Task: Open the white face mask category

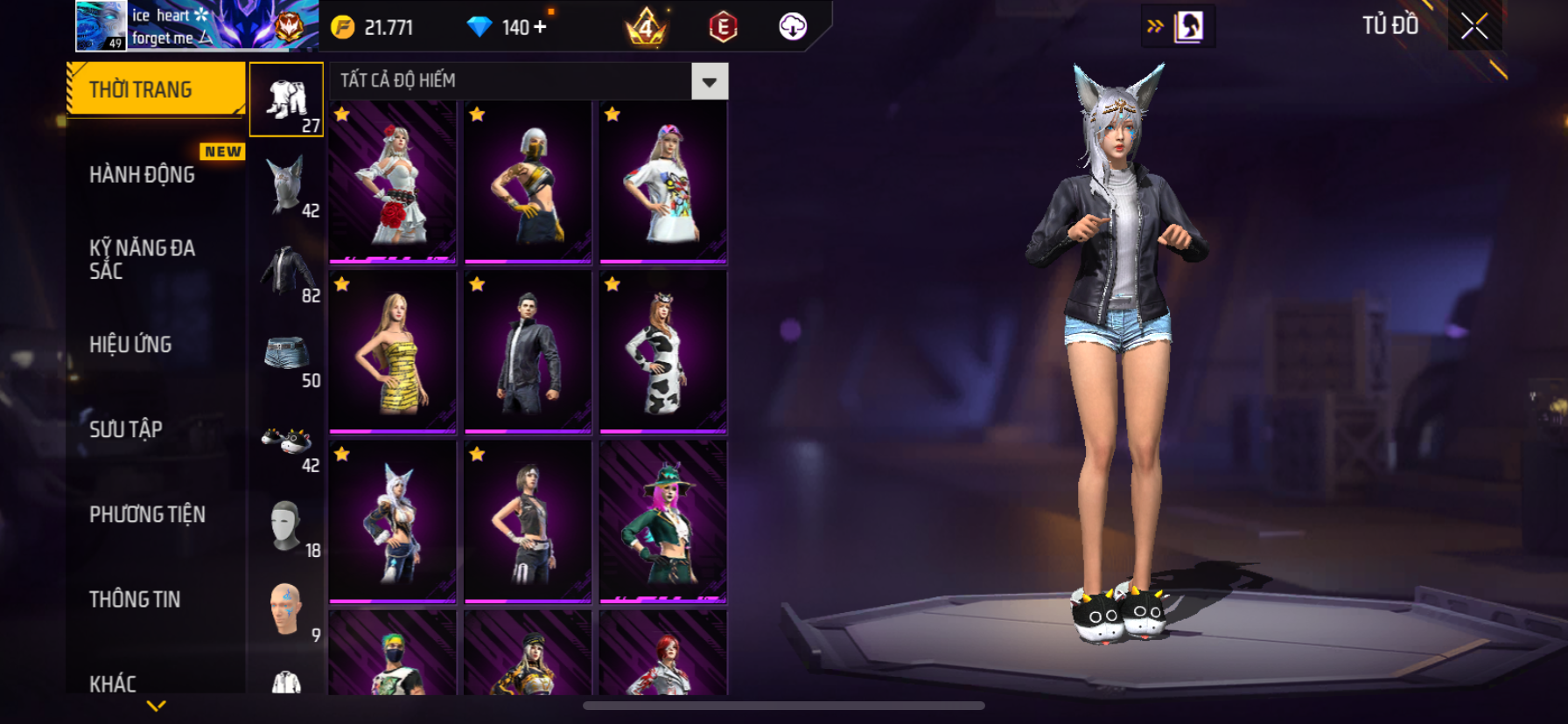Action: (287, 525)
